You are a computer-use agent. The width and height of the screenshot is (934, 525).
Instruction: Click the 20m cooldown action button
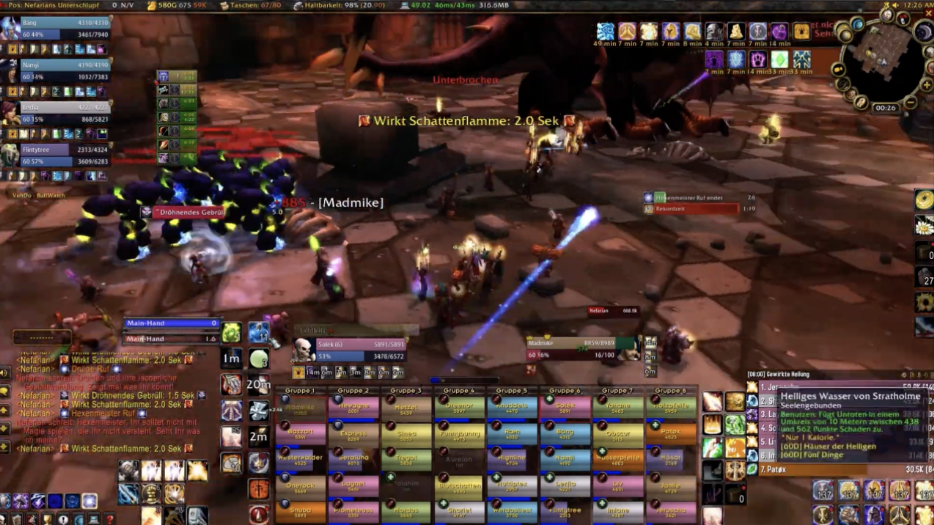click(x=259, y=384)
